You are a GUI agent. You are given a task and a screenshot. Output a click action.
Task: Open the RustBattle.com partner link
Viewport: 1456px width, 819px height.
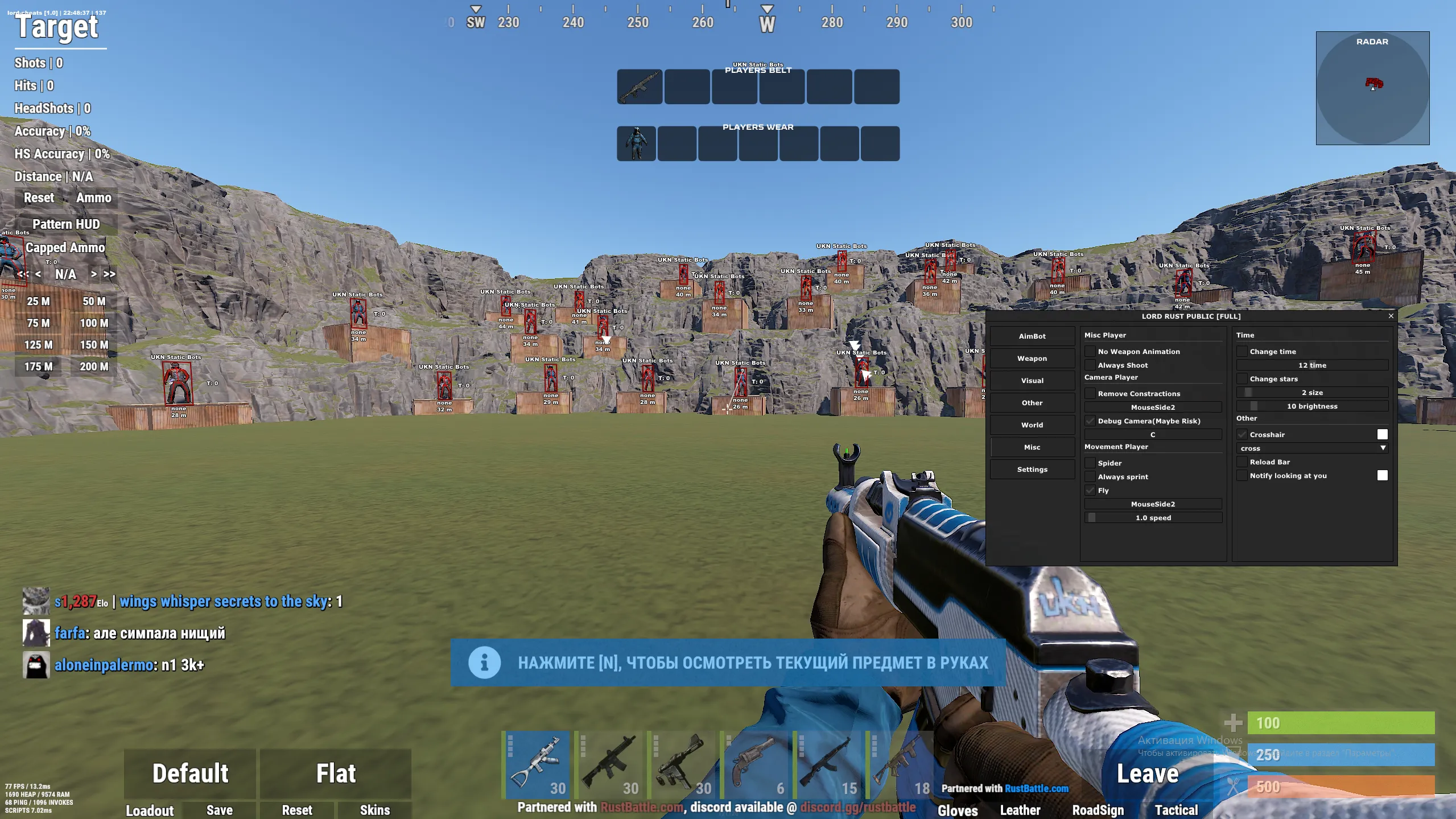click(1036, 788)
